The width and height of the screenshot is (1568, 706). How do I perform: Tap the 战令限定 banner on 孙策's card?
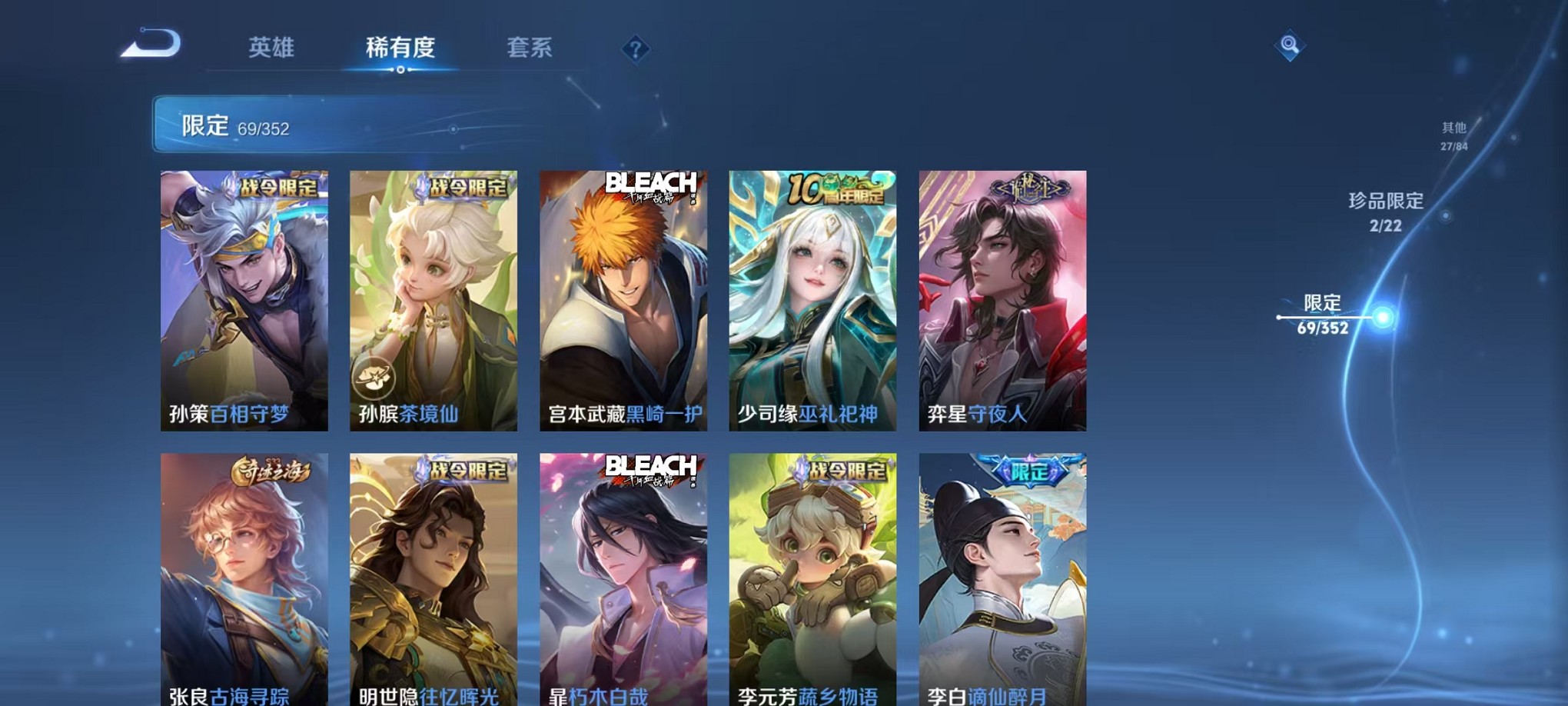pos(277,185)
